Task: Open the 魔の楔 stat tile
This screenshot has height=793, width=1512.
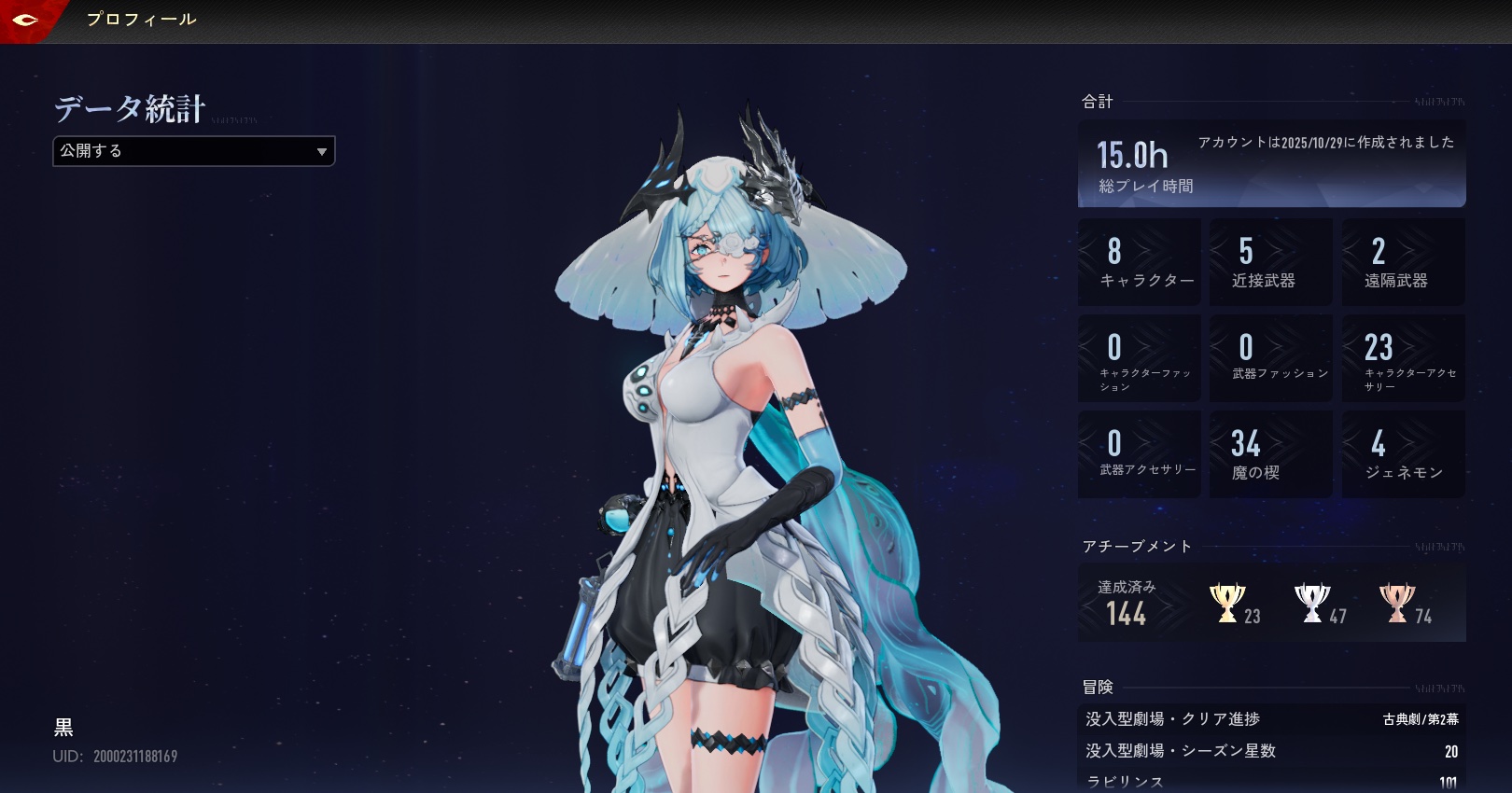Action: [1270, 454]
